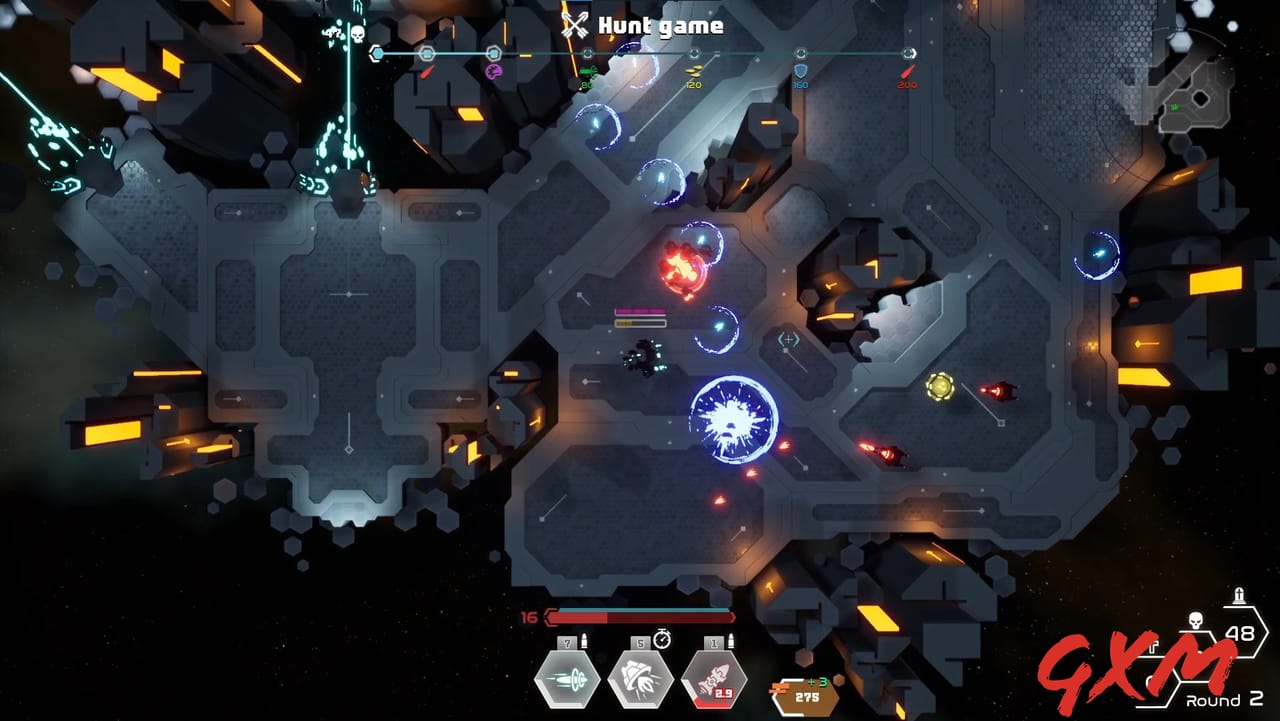
Task: Select the crossed-arrows Hunt game icon
Action: [x=576, y=26]
